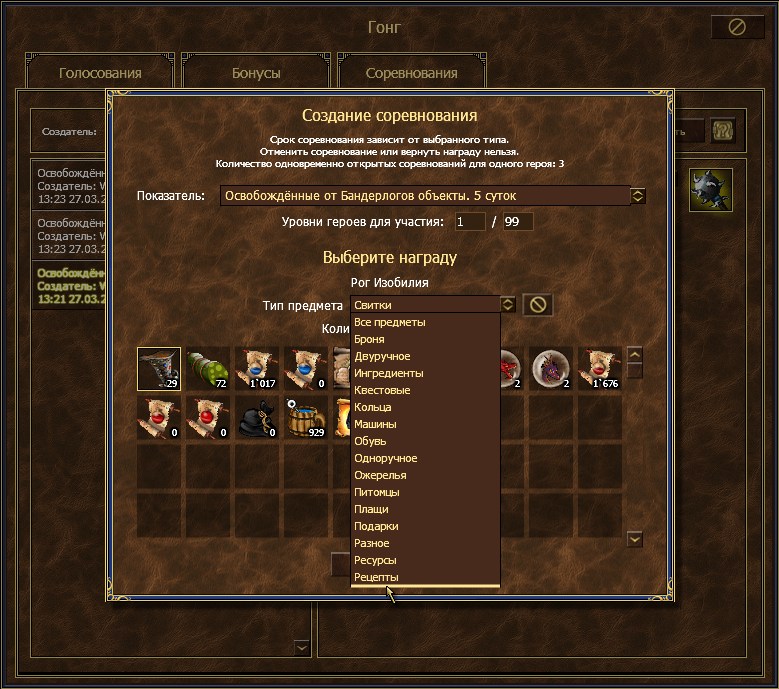Select the wooden bucket slot with 929
This screenshot has height=689, width=779.
click(306, 418)
